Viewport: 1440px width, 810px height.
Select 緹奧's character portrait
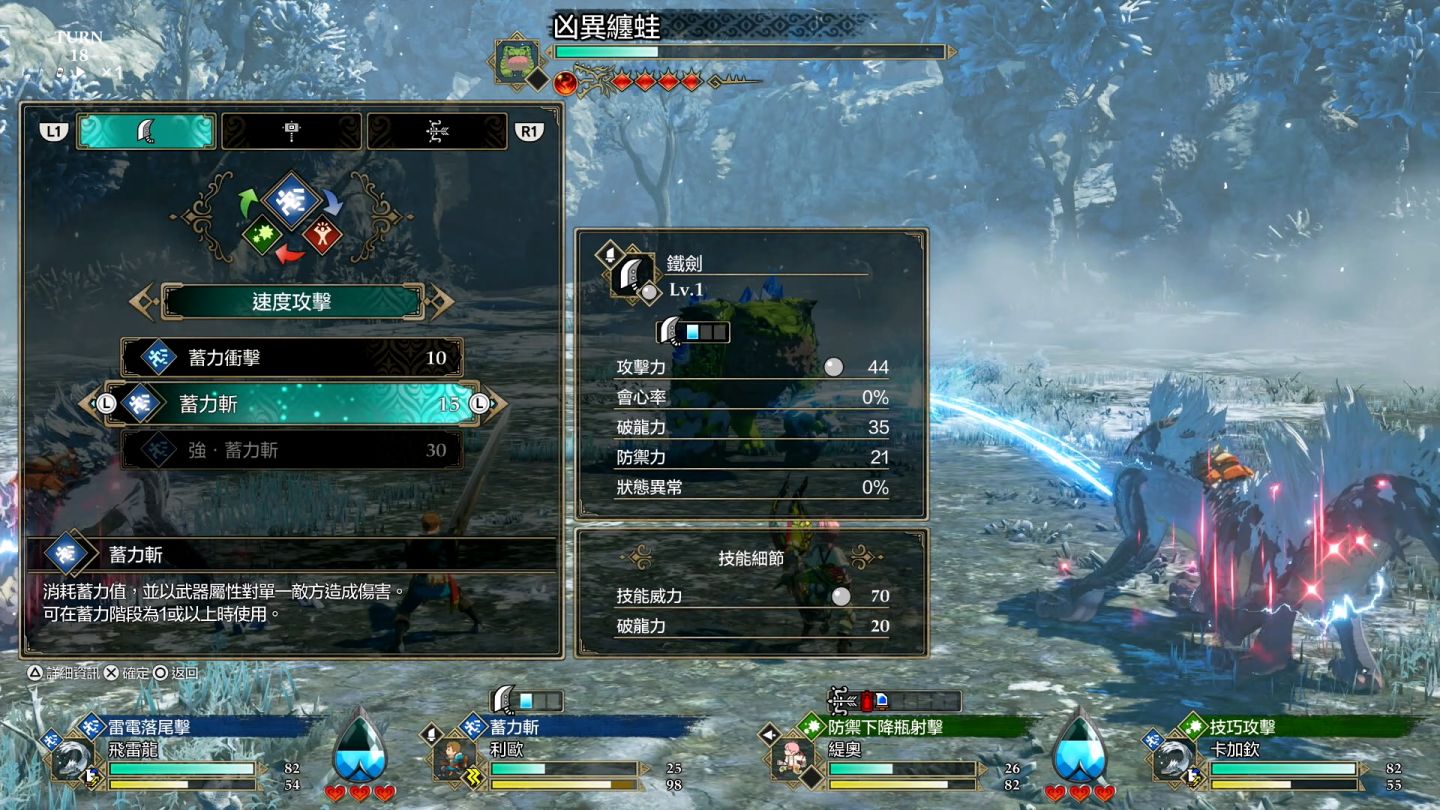(x=789, y=759)
